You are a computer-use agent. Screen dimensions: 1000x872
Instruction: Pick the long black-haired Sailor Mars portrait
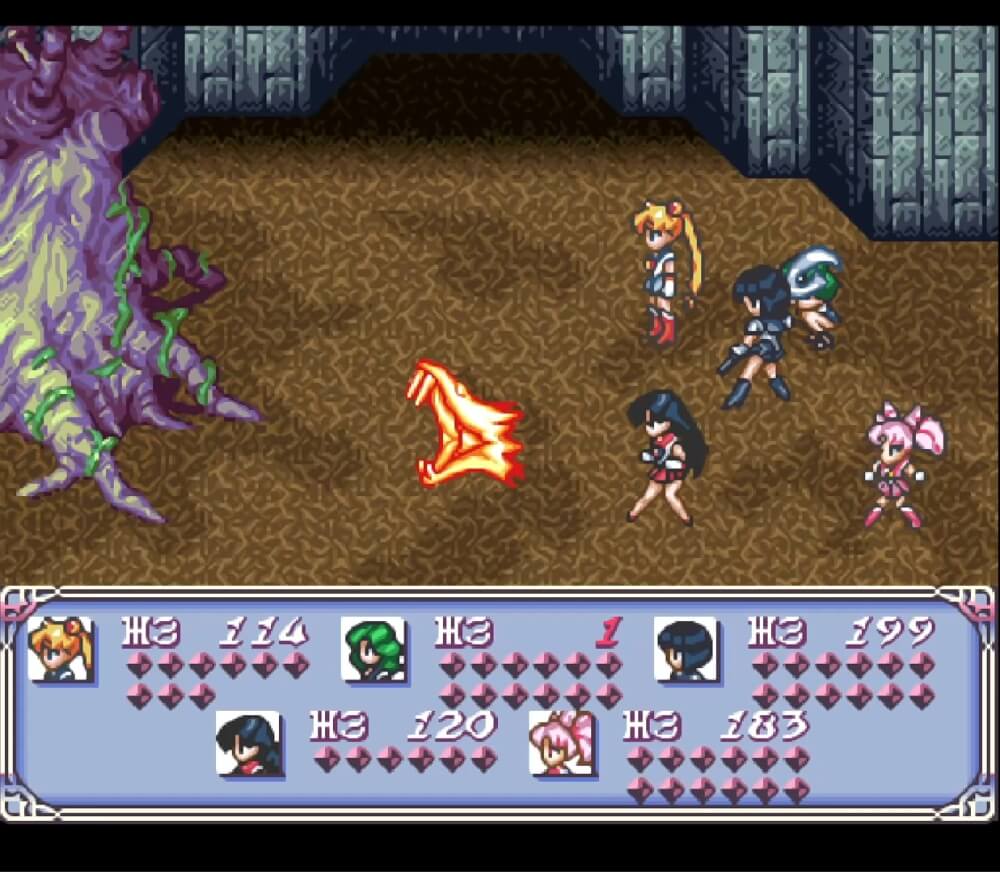[248, 743]
